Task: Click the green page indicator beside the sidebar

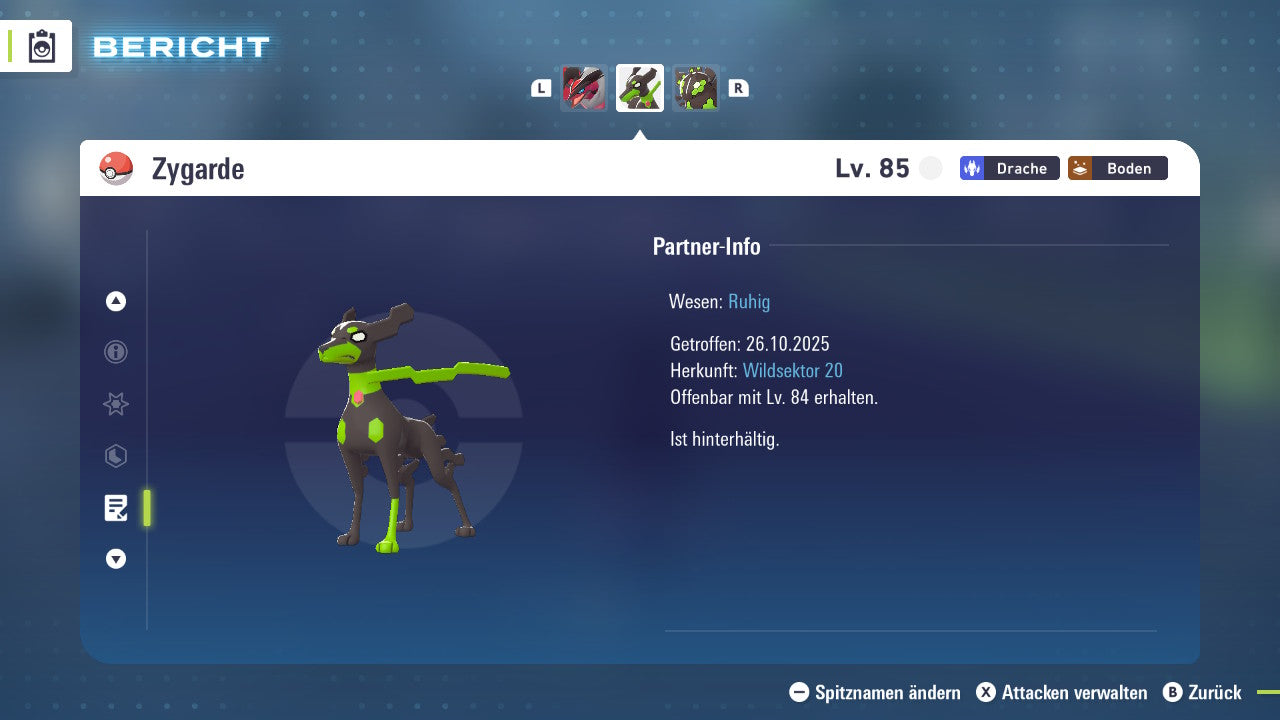Action: (x=146, y=508)
